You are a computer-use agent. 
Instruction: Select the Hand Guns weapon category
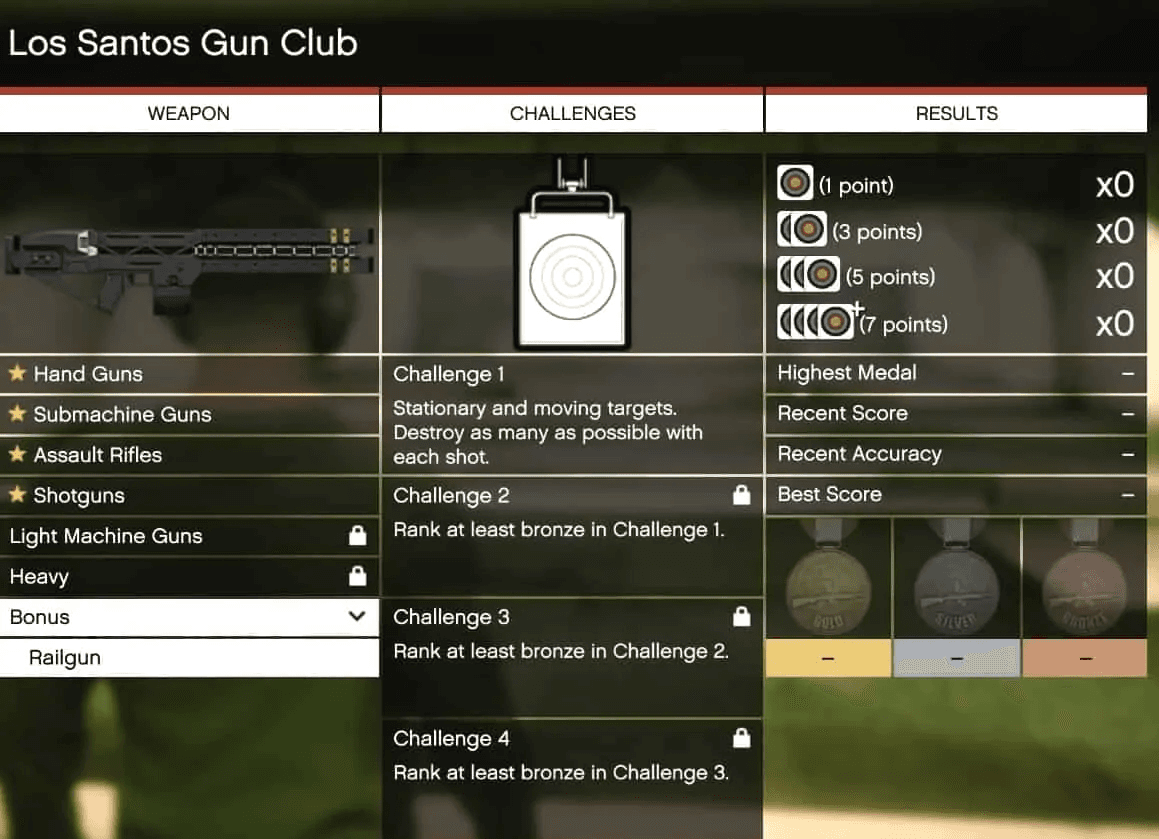[x=189, y=374]
